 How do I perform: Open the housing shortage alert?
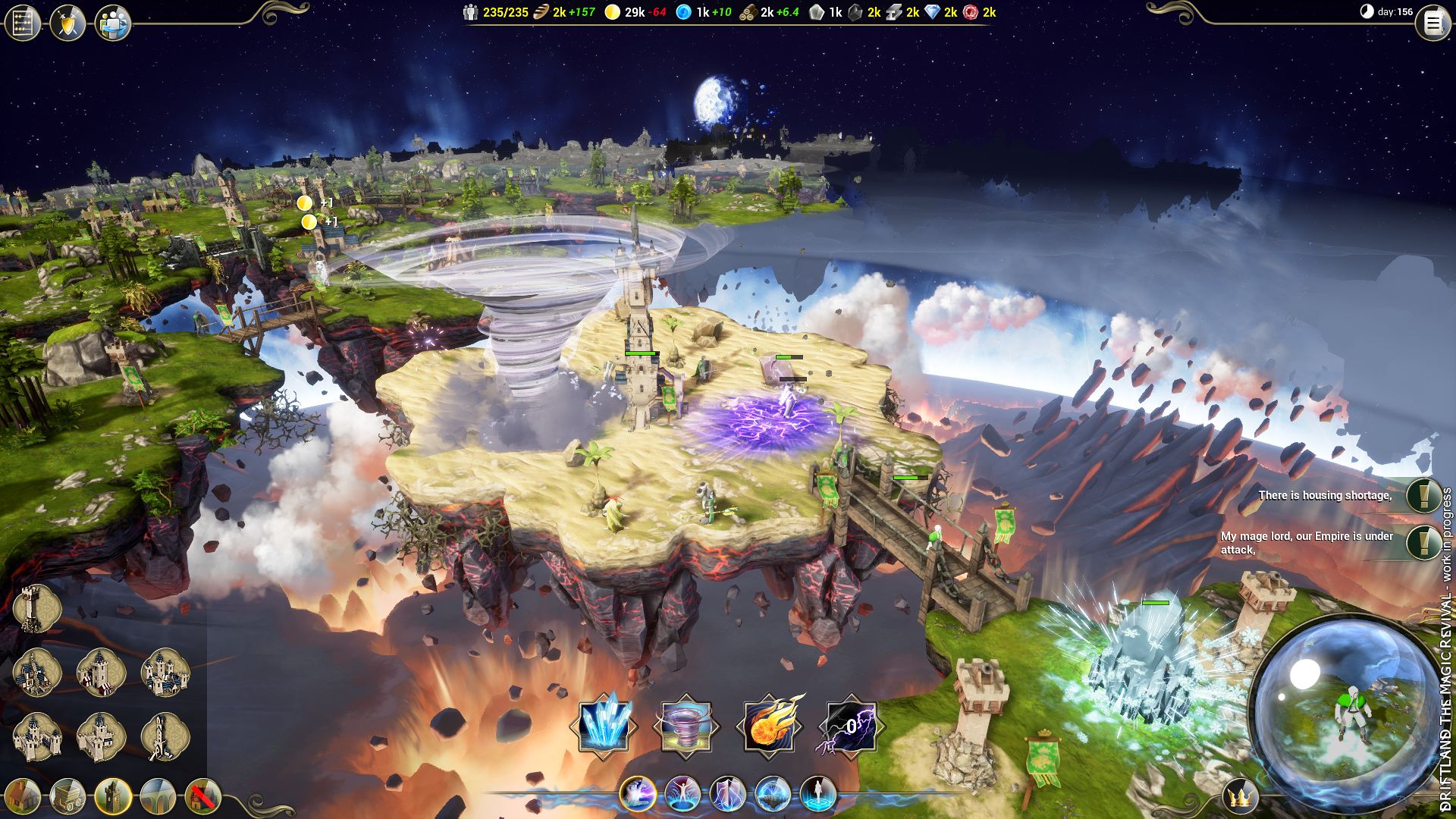1423,496
